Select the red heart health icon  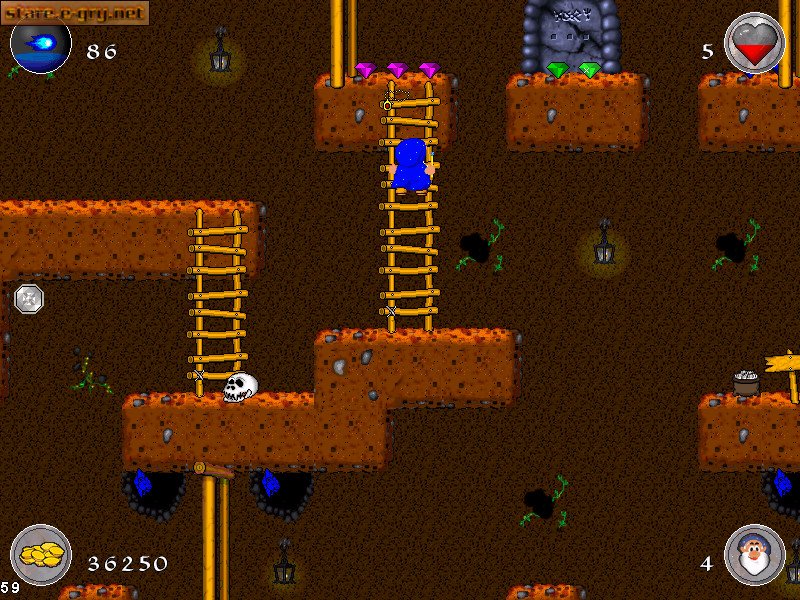(x=754, y=44)
